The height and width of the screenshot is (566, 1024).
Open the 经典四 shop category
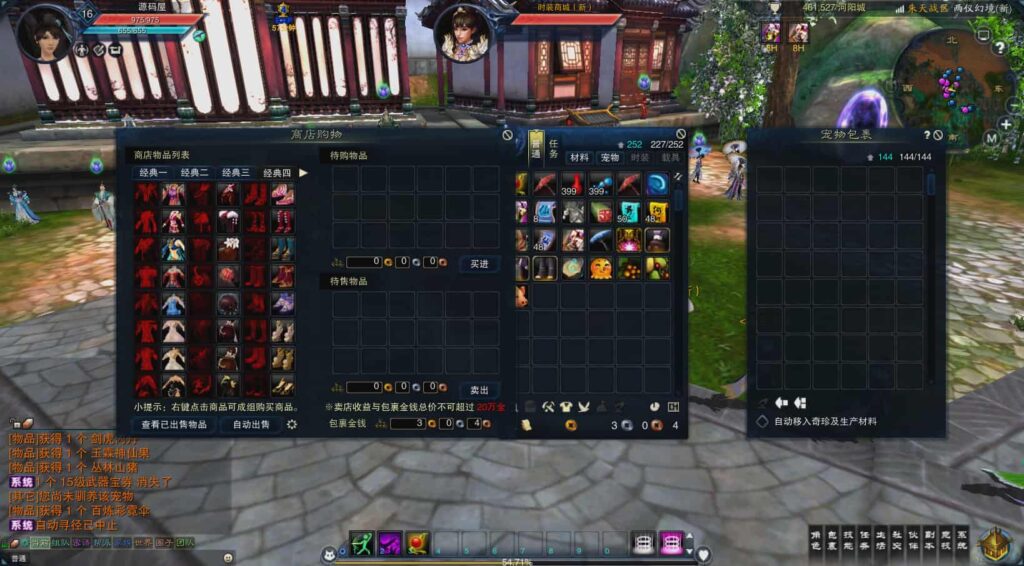pos(277,173)
